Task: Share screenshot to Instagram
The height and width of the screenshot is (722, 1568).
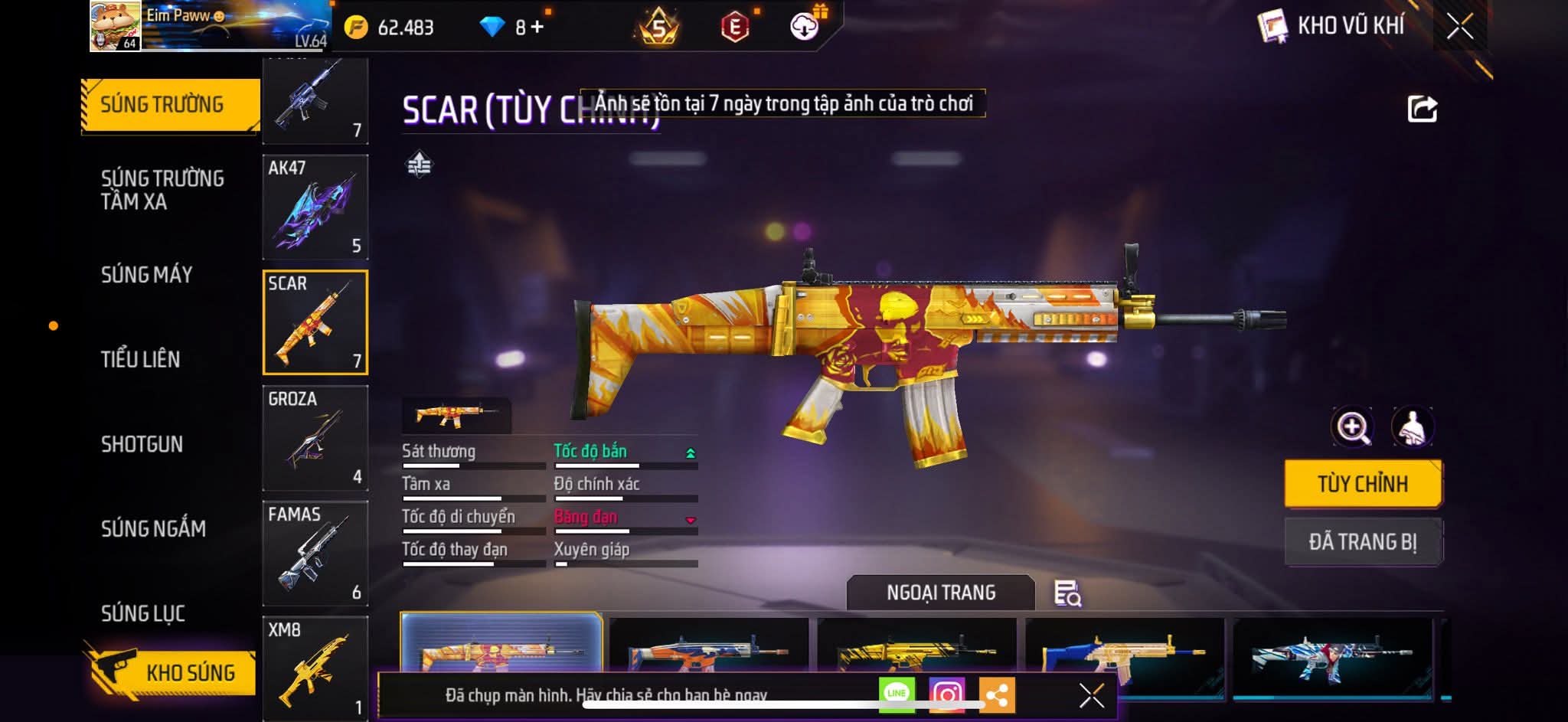Action: [946, 694]
